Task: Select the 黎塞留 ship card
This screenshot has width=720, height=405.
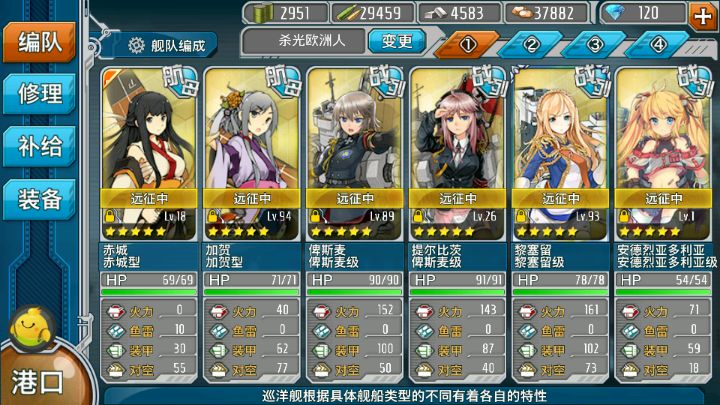Action: 561,150
